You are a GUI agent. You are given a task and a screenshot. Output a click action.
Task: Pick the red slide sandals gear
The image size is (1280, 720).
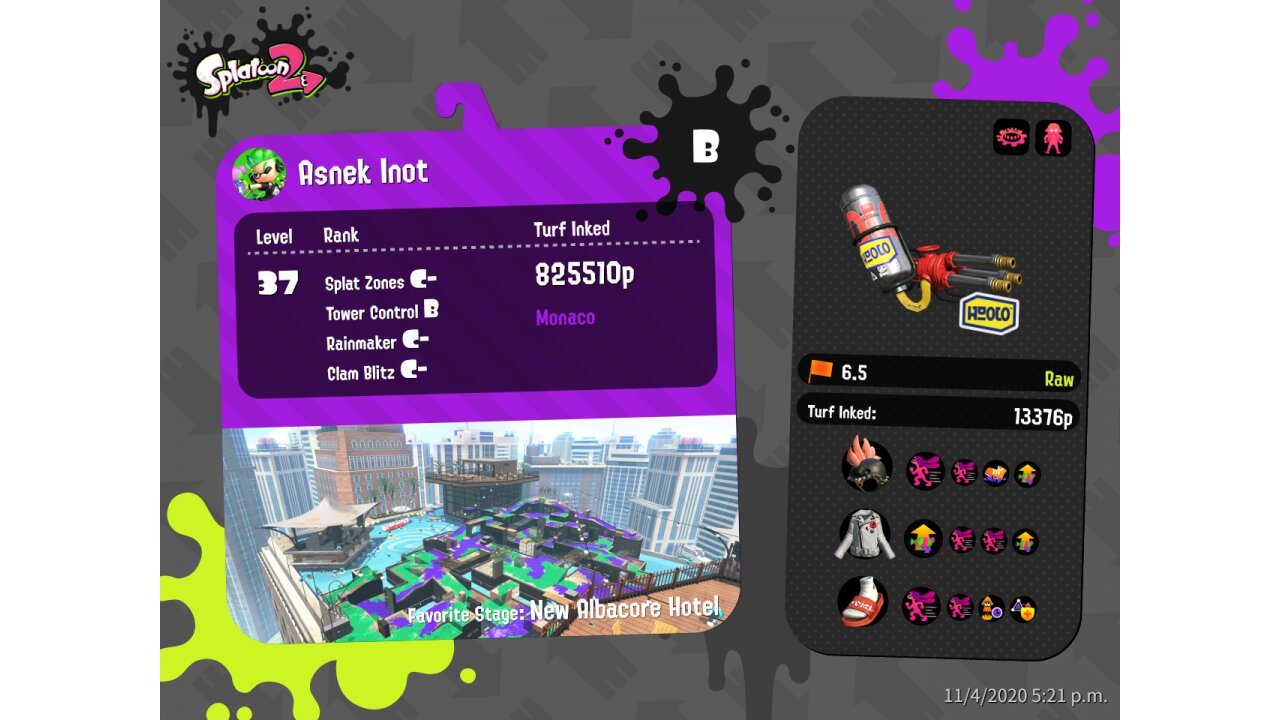click(863, 602)
